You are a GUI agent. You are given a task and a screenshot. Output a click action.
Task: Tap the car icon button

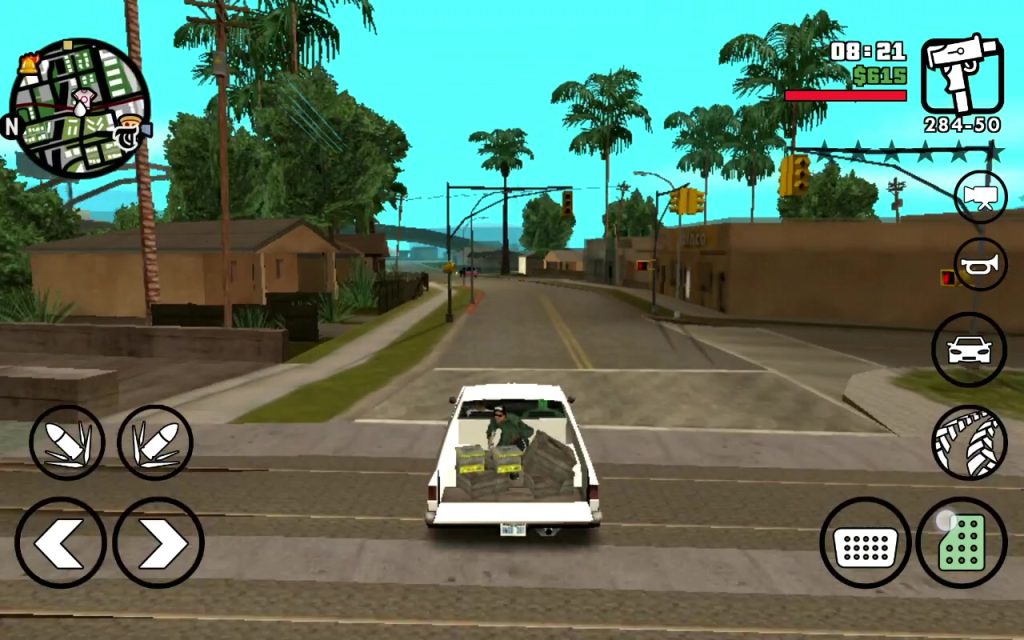click(968, 350)
